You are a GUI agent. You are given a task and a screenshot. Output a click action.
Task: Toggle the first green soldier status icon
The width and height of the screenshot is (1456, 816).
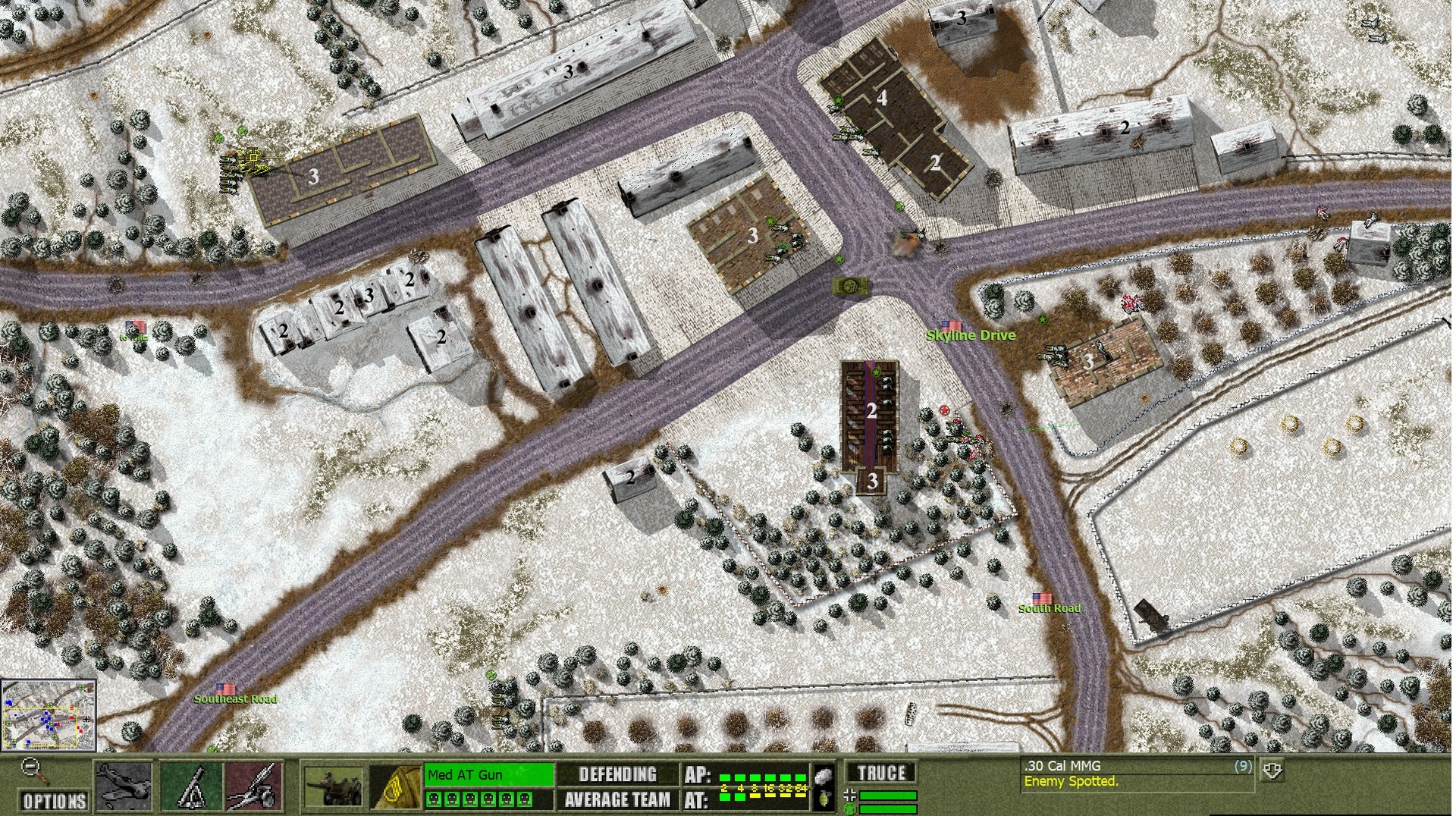(x=435, y=799)
